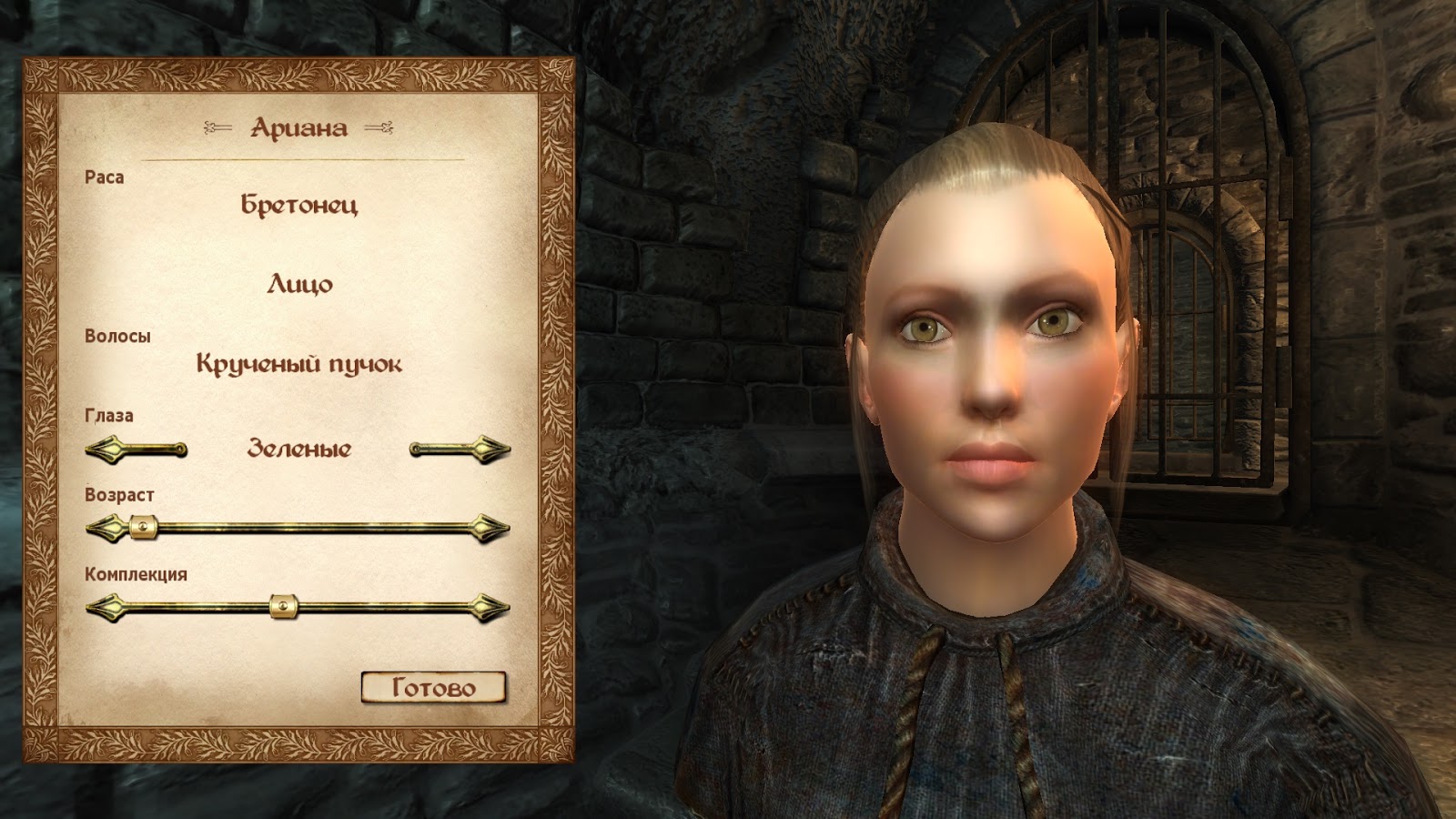1456x819 pixels.
Task: Click the left arrowhead of the Комплекция slider
Action: (105, 605)
